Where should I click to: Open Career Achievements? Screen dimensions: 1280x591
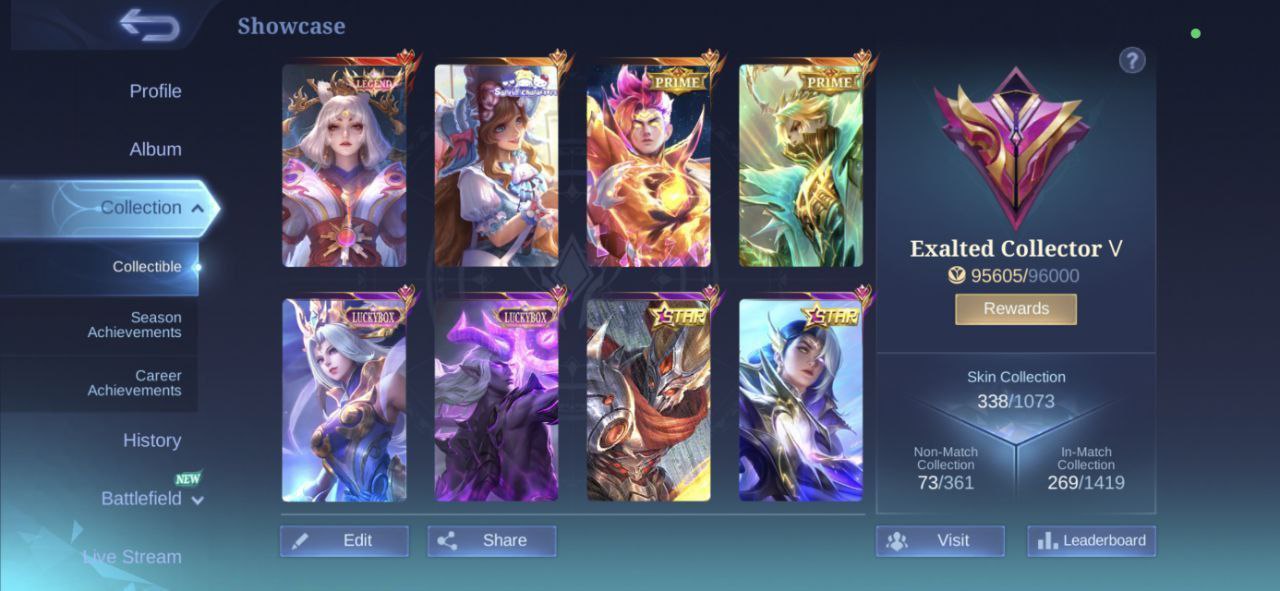tap(134, 383)
